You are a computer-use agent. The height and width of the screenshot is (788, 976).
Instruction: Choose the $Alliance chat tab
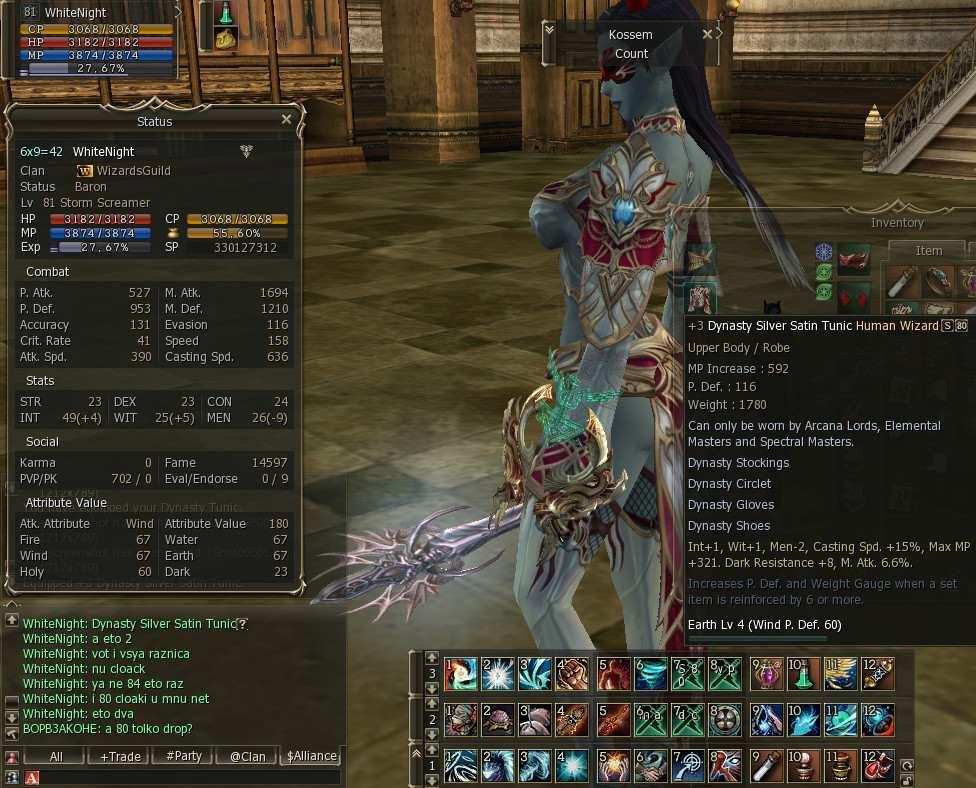click(311, 756)
